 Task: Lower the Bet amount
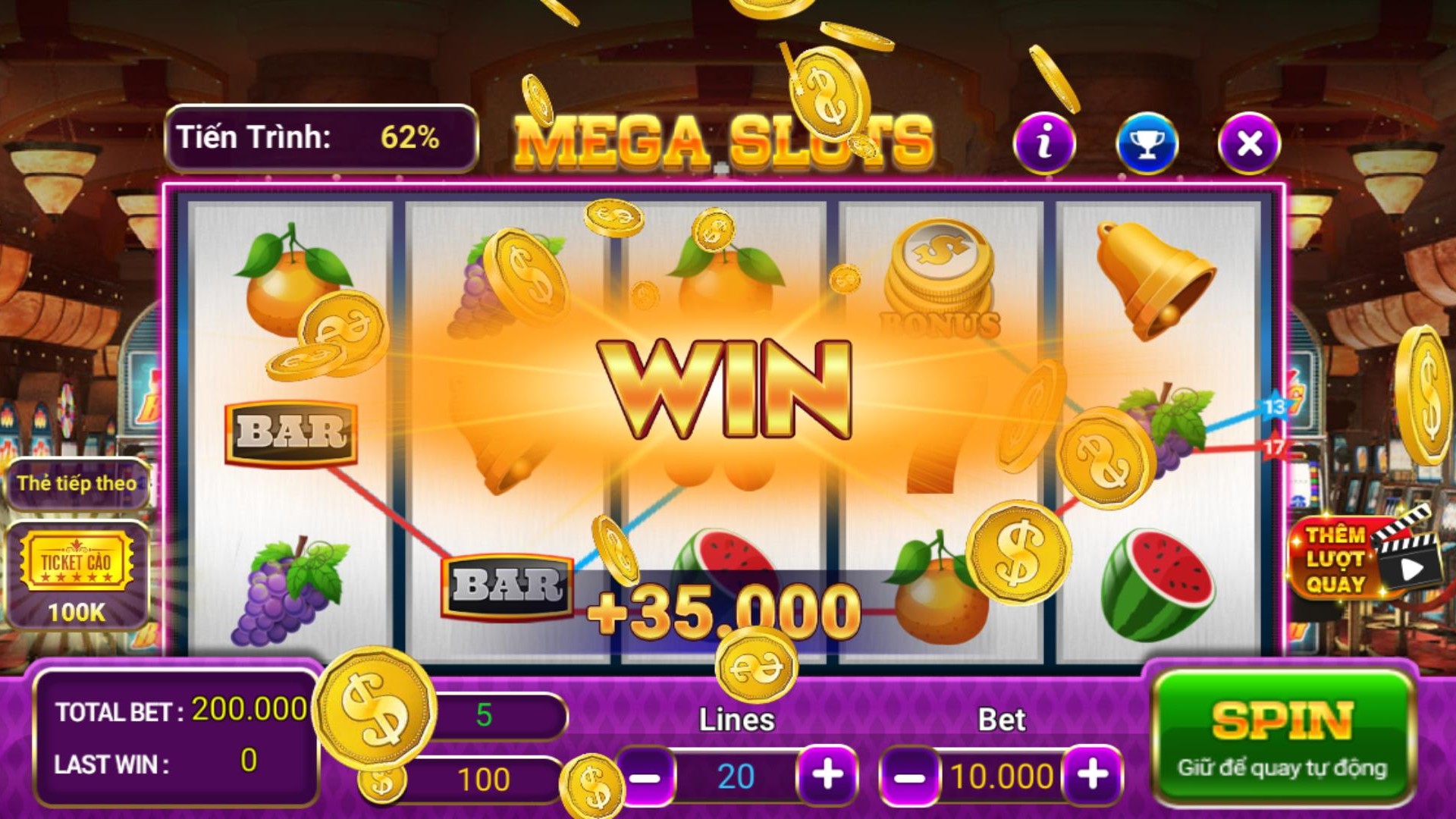pos(909,777)
